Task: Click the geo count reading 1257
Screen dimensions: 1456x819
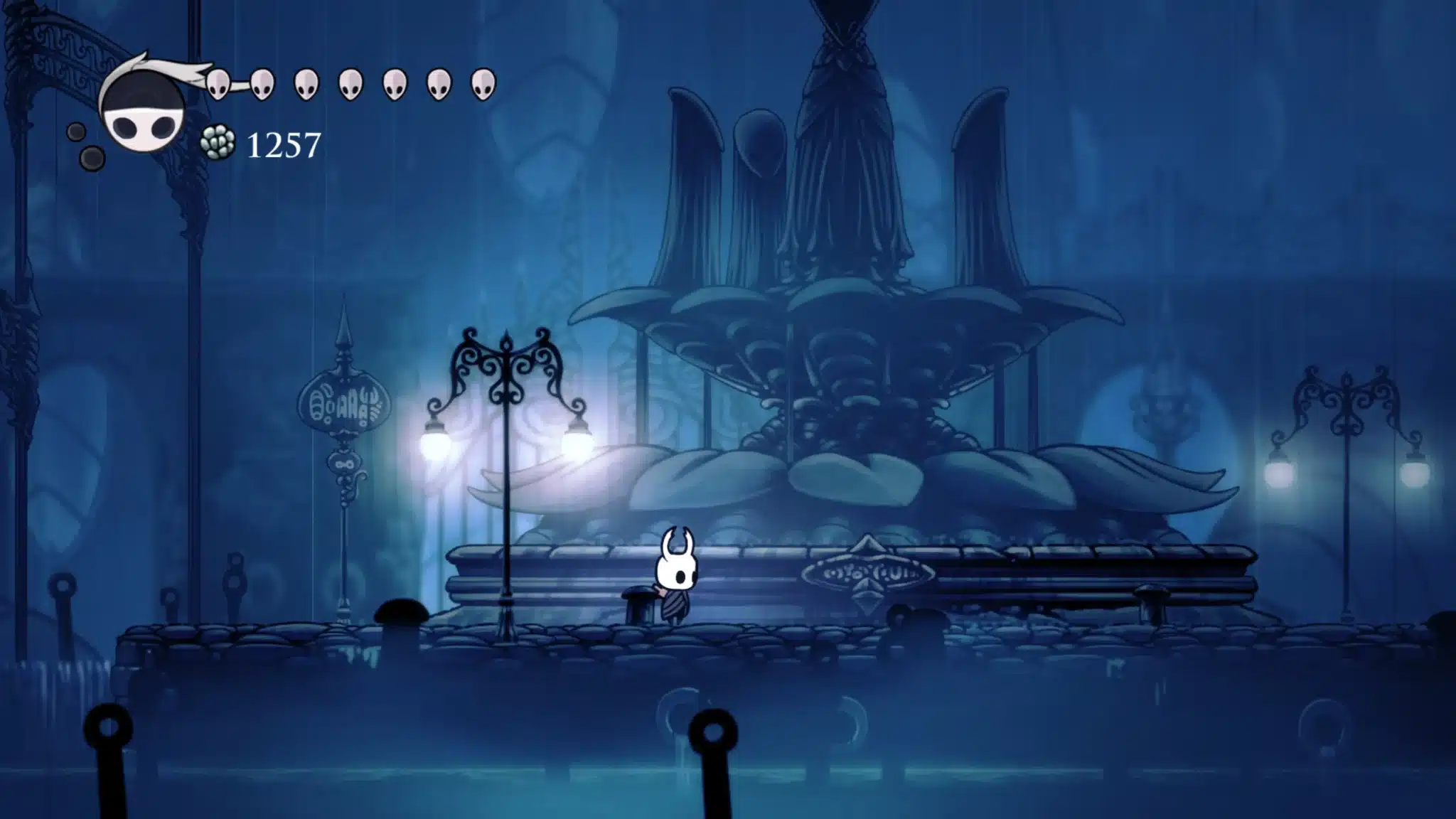Action: (x=284, y=146)
